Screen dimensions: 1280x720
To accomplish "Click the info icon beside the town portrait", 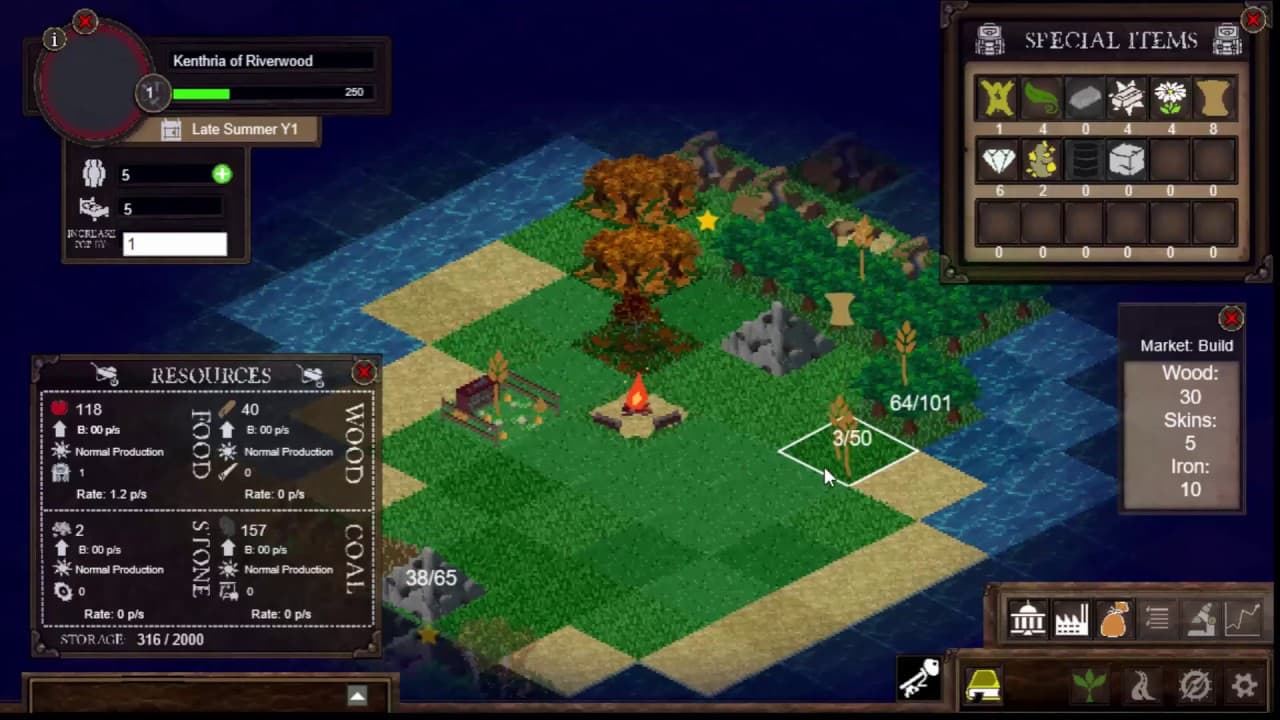I will [x=54, y=40].
